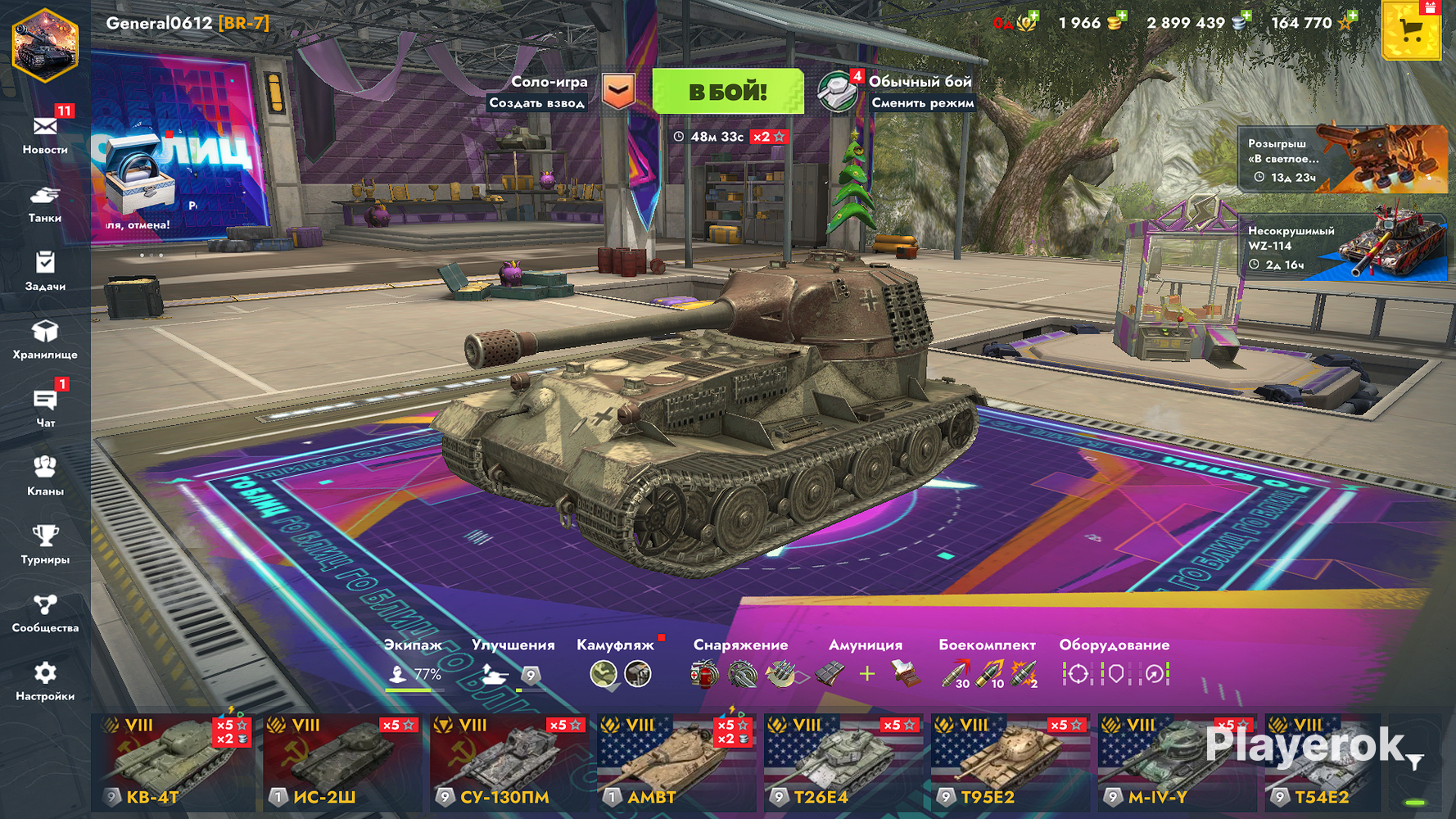Open Настройки settings

(x=45, y=681)
